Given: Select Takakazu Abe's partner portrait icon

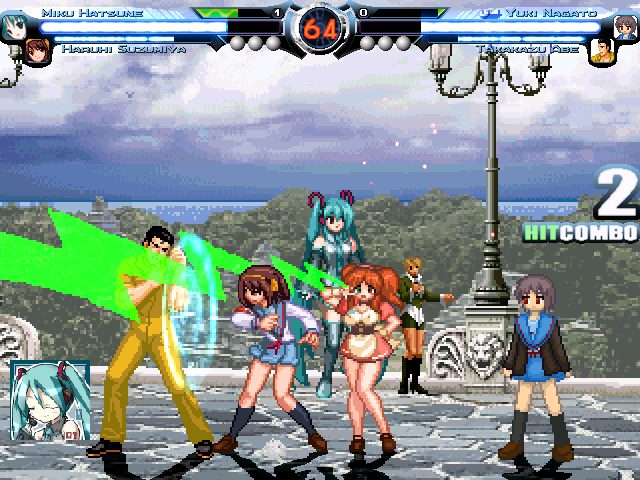Looking at the screenshot, I should 600,51.
